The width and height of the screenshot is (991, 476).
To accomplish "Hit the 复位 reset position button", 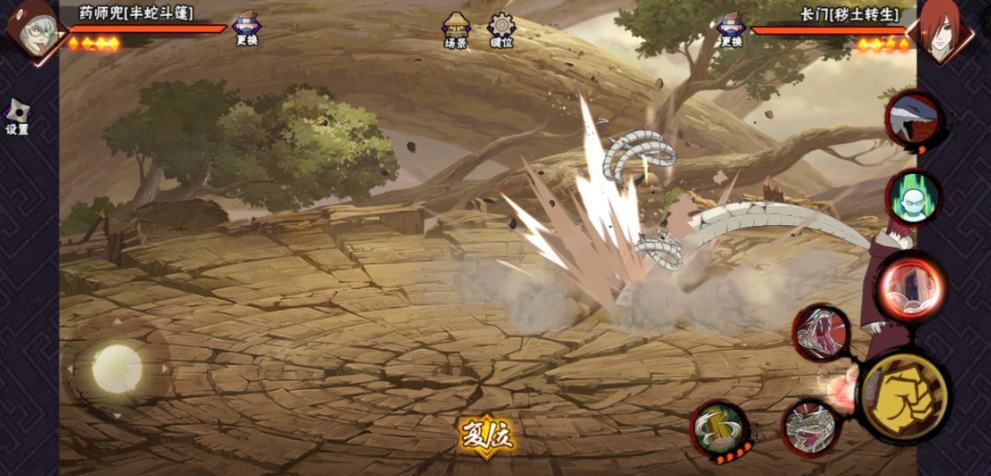I will (486, 435).
